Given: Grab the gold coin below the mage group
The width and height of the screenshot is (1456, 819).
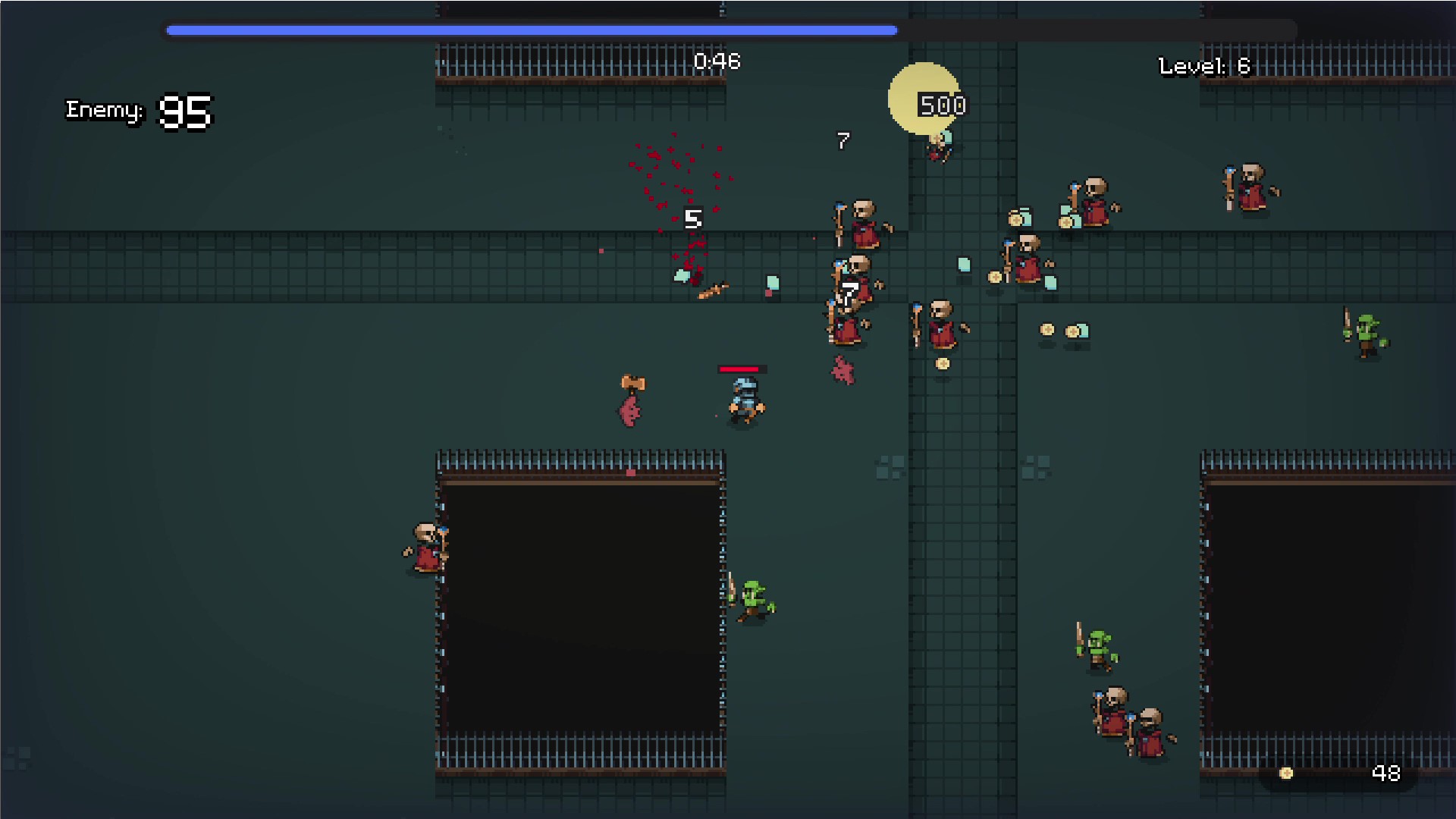Looking at the screenshot, I should [x=943, y=362].
